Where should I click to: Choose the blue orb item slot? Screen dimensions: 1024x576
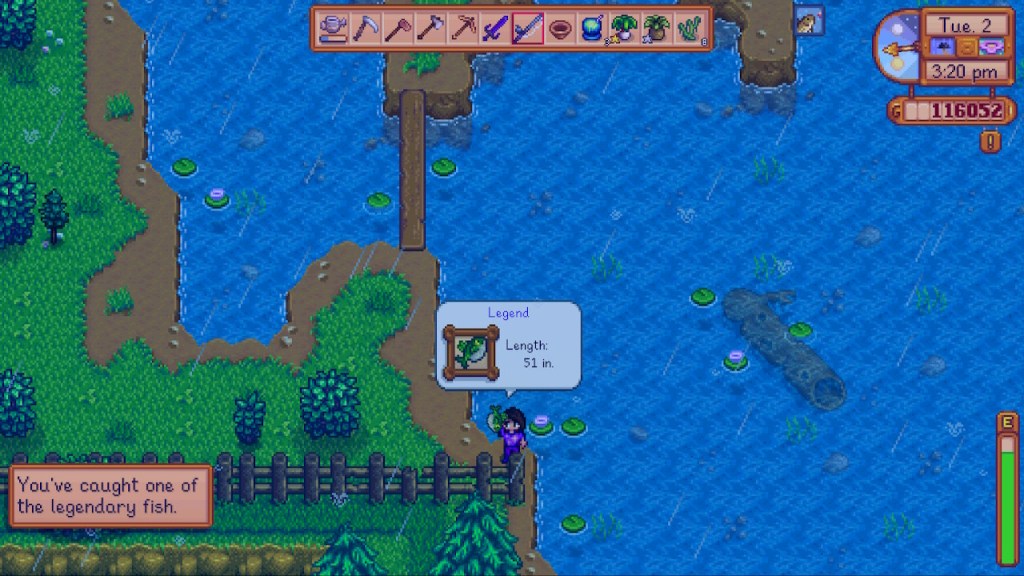(592, 29)
